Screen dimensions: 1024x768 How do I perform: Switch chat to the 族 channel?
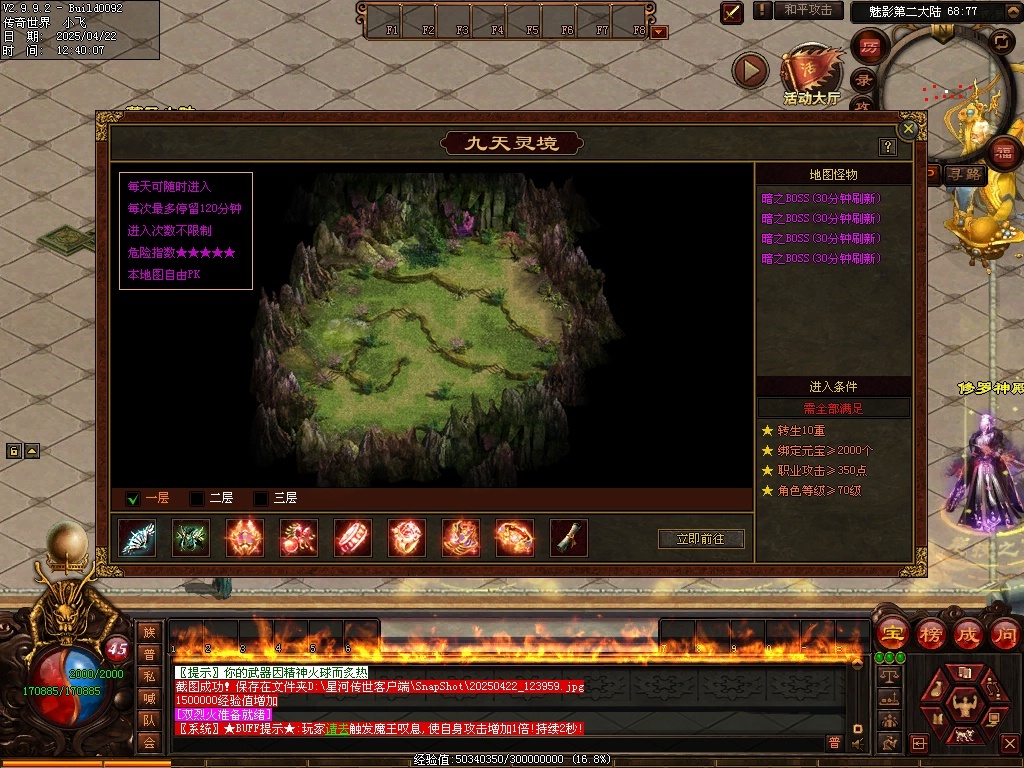(x=149, y=631)
